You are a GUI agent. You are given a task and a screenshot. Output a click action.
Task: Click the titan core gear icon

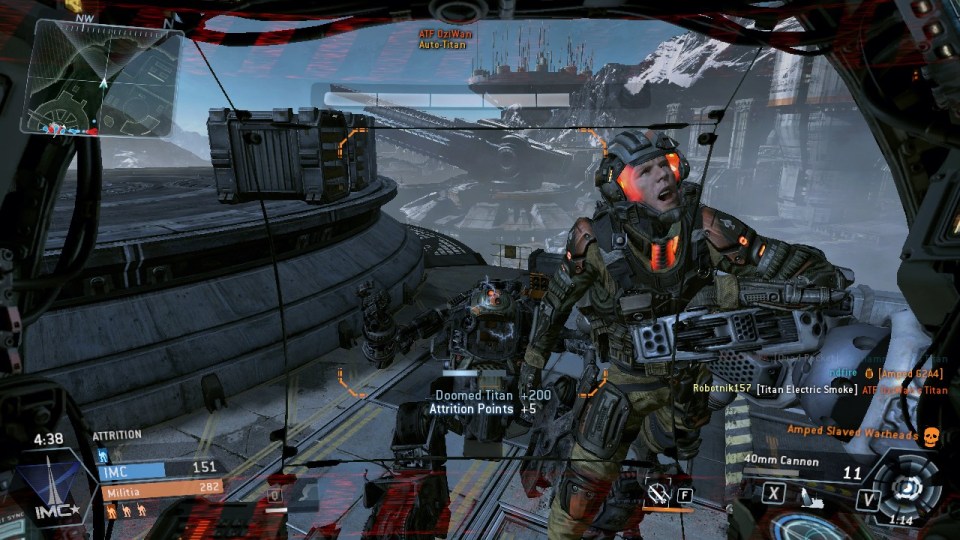tap(908, 488)
